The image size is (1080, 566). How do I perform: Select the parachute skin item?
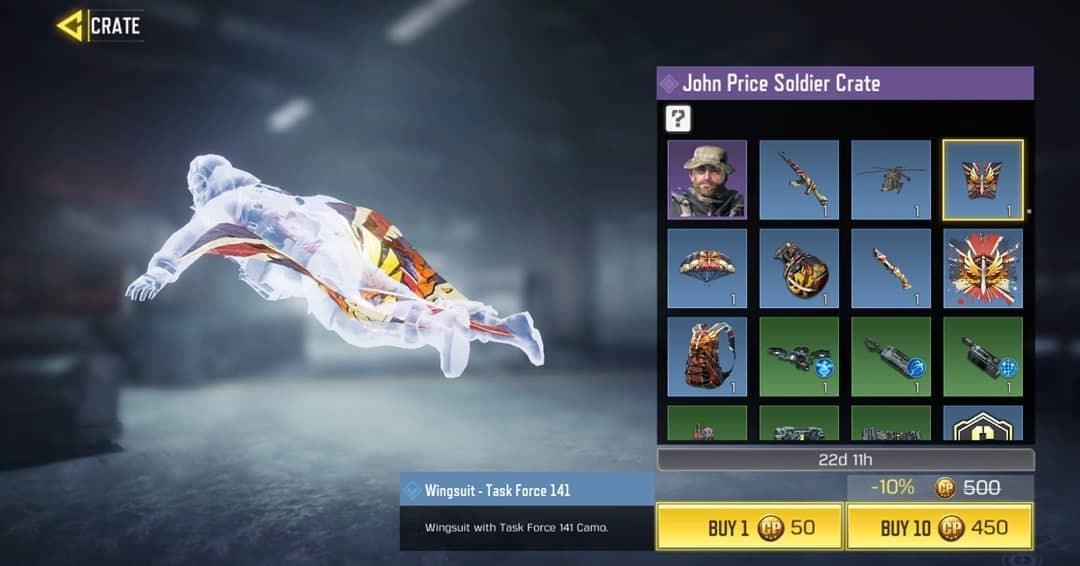pos(707,268)
